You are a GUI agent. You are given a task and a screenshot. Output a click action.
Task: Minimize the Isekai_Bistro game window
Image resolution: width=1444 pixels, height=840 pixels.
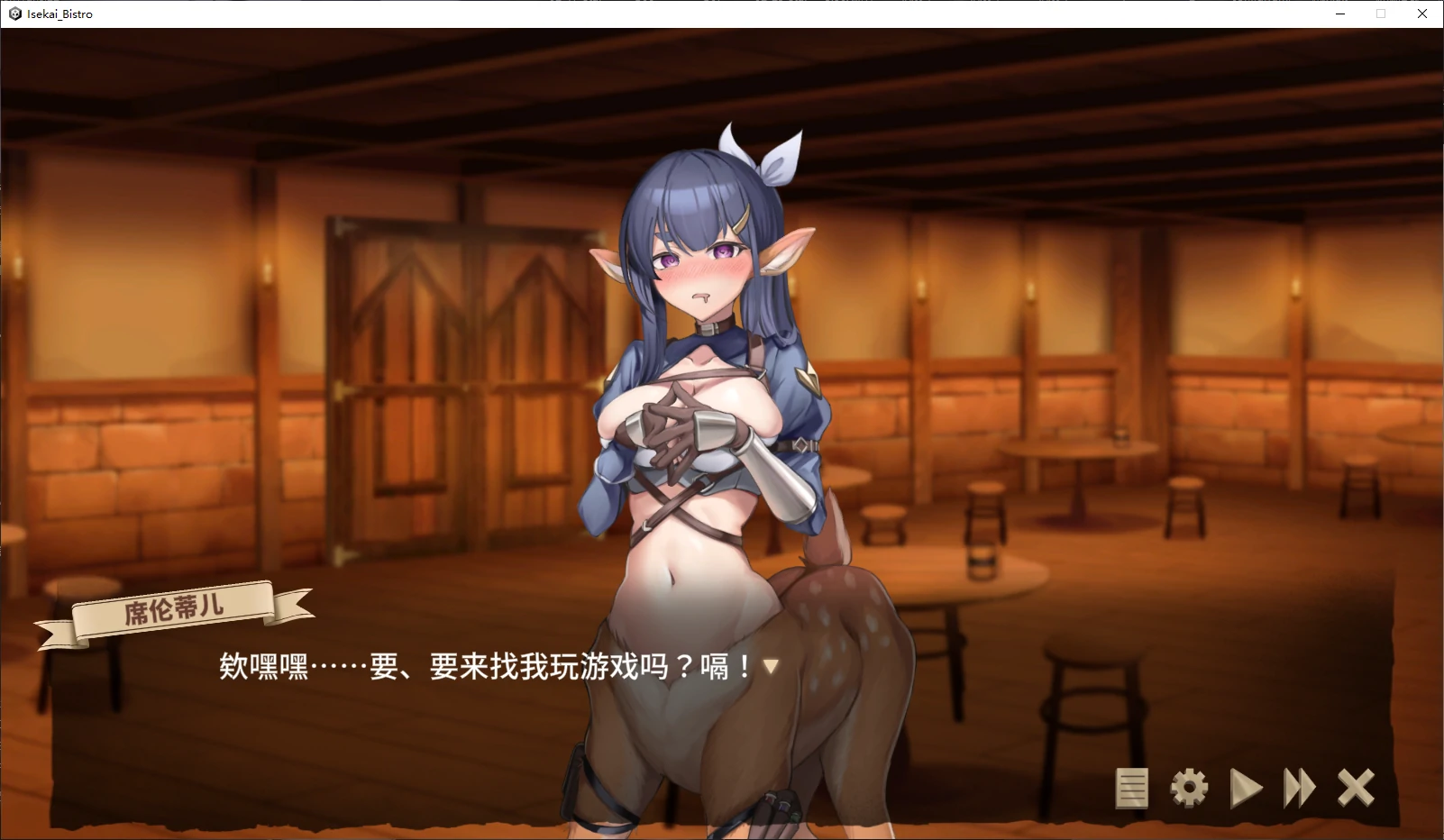click(x=1340, y=14)
